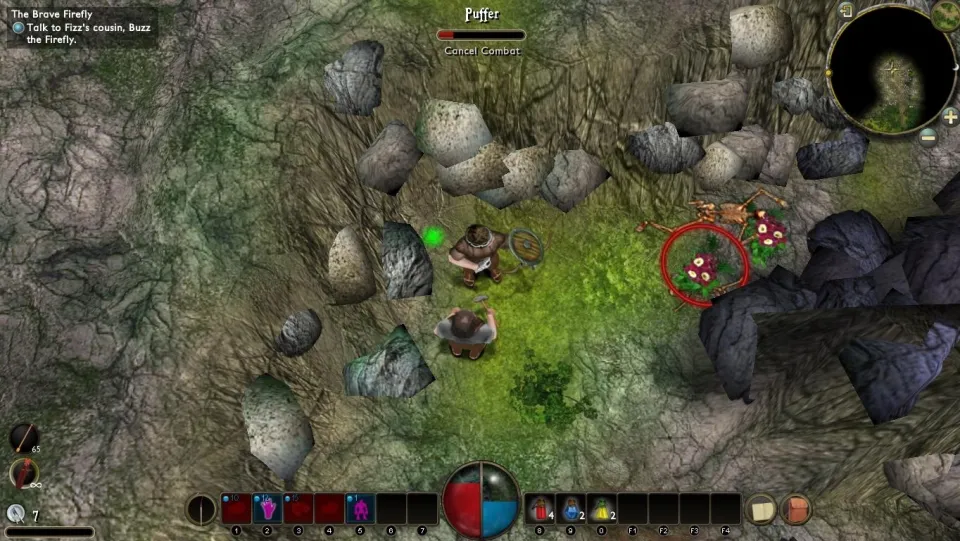Image resolution: width=960 pixels, height=541 pixels.
Task: Open the journal scroll icon
Action: pos(762,509)
